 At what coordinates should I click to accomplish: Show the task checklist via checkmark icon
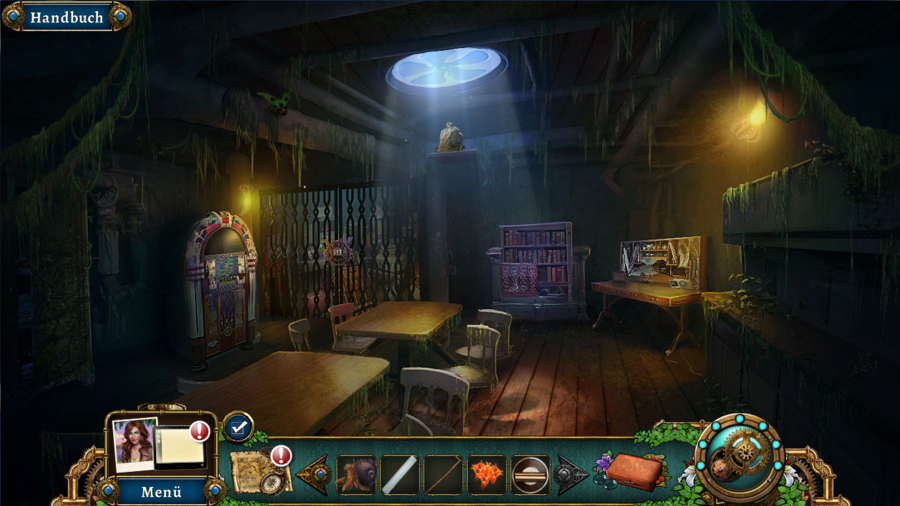(237, 427)
